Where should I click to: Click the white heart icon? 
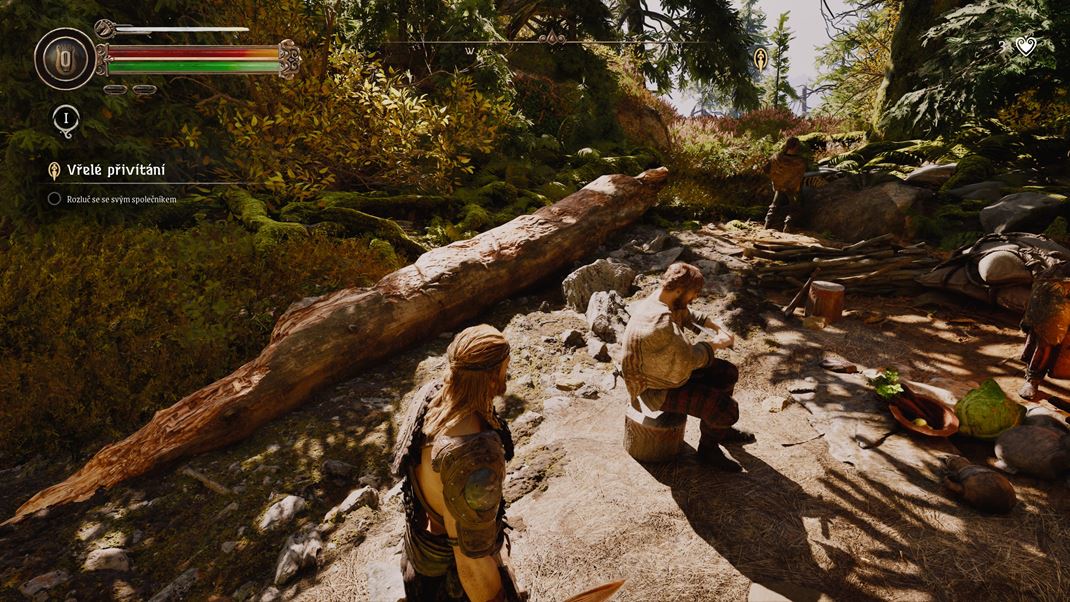[x=1025, y=45]
